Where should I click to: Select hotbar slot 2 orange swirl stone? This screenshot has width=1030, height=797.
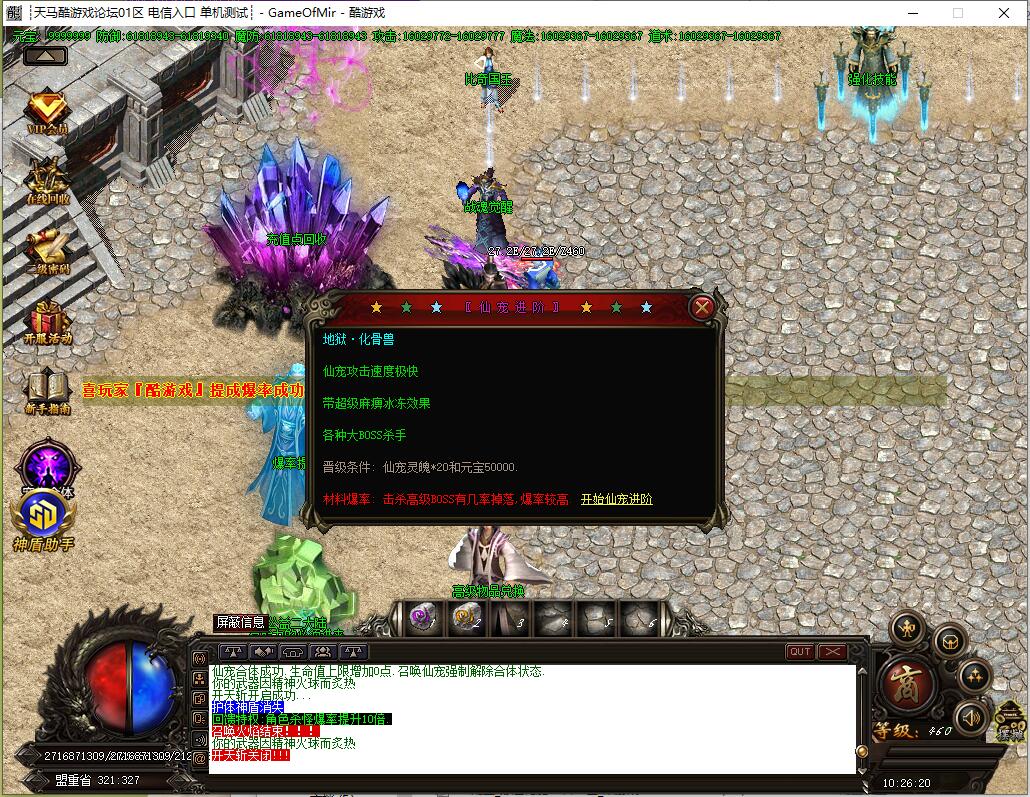(x=465, y=619)
